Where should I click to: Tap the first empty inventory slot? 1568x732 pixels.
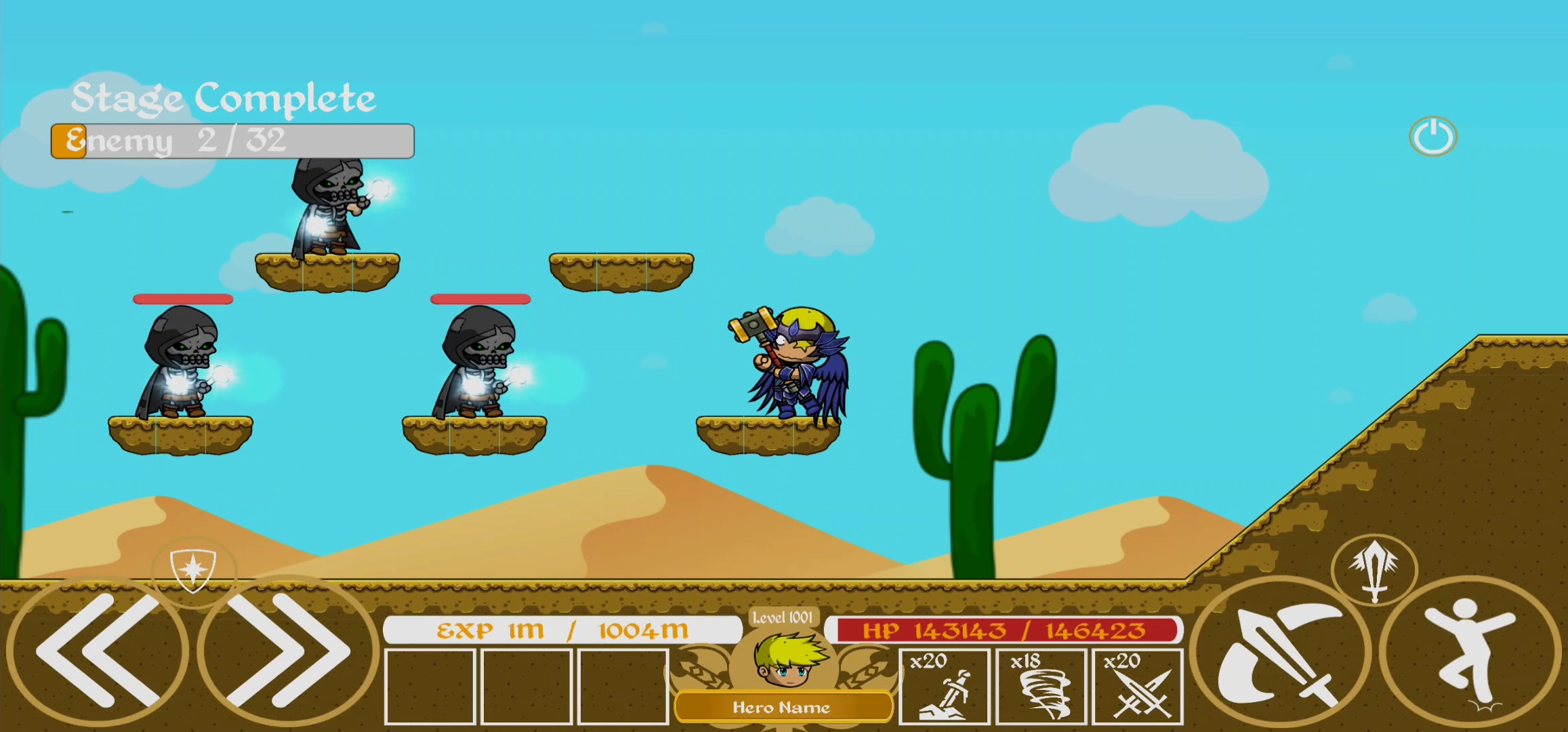[x=430, y=685]
